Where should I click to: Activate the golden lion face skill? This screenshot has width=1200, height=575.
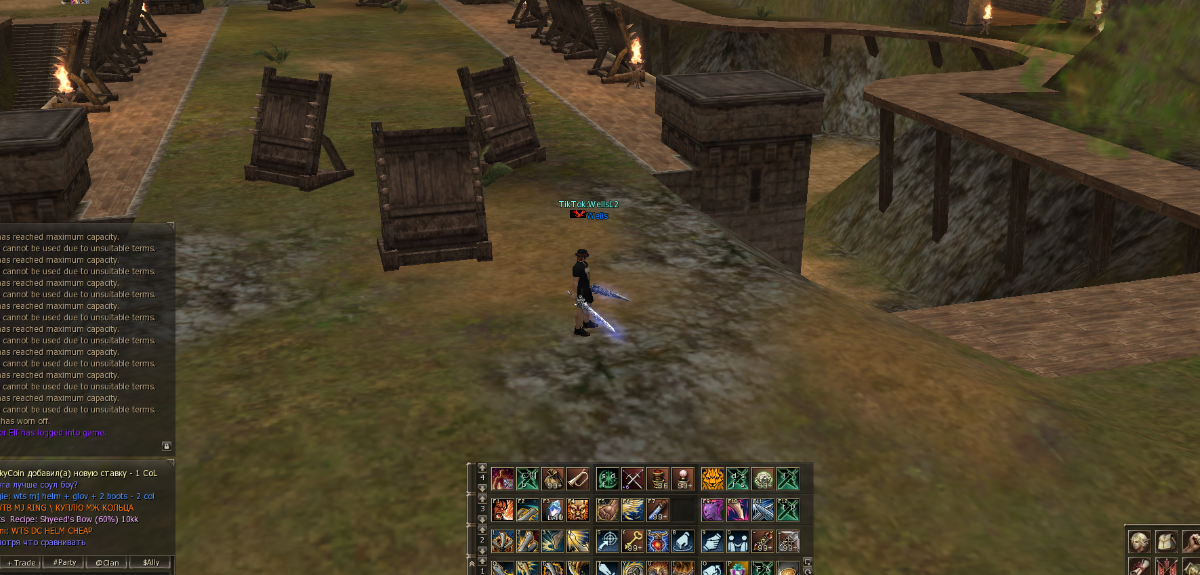pos(712,478)
